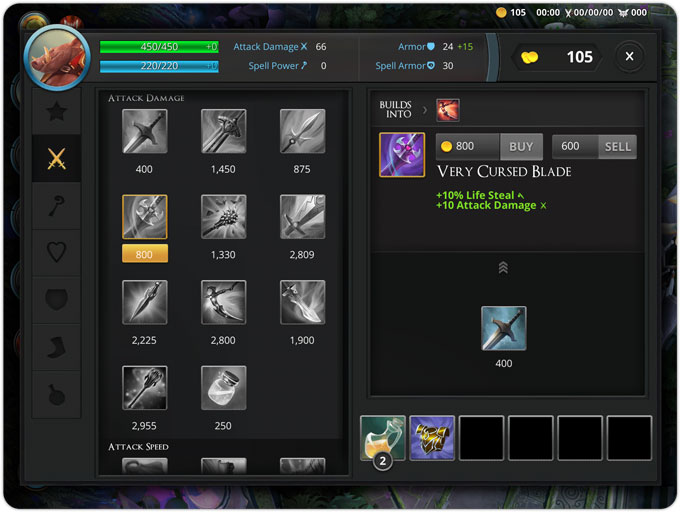Sell the item for 600 gold

coord(617,146)
